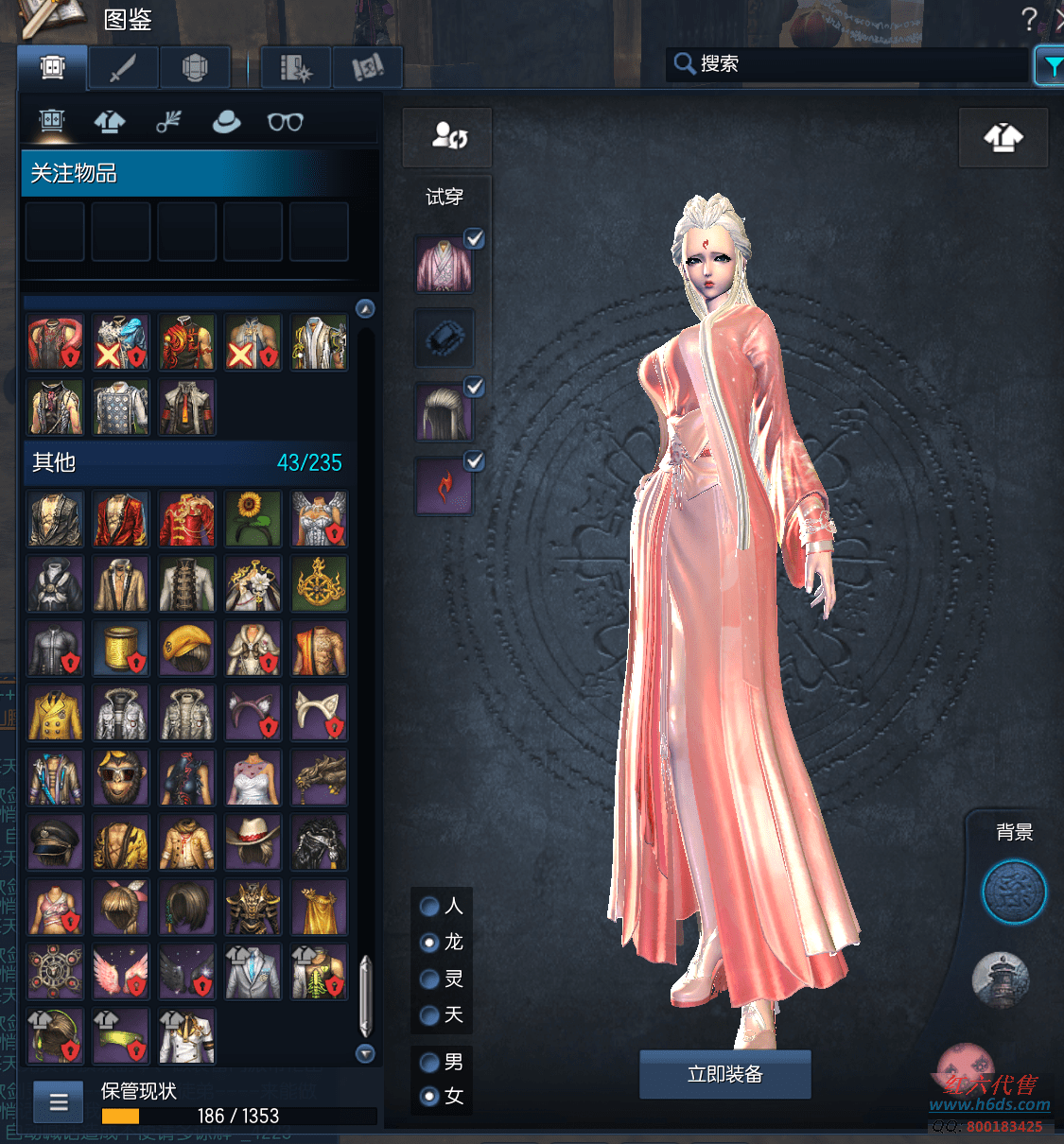
Task: Select the 天 race option
Action: (x=429, y=1015)
